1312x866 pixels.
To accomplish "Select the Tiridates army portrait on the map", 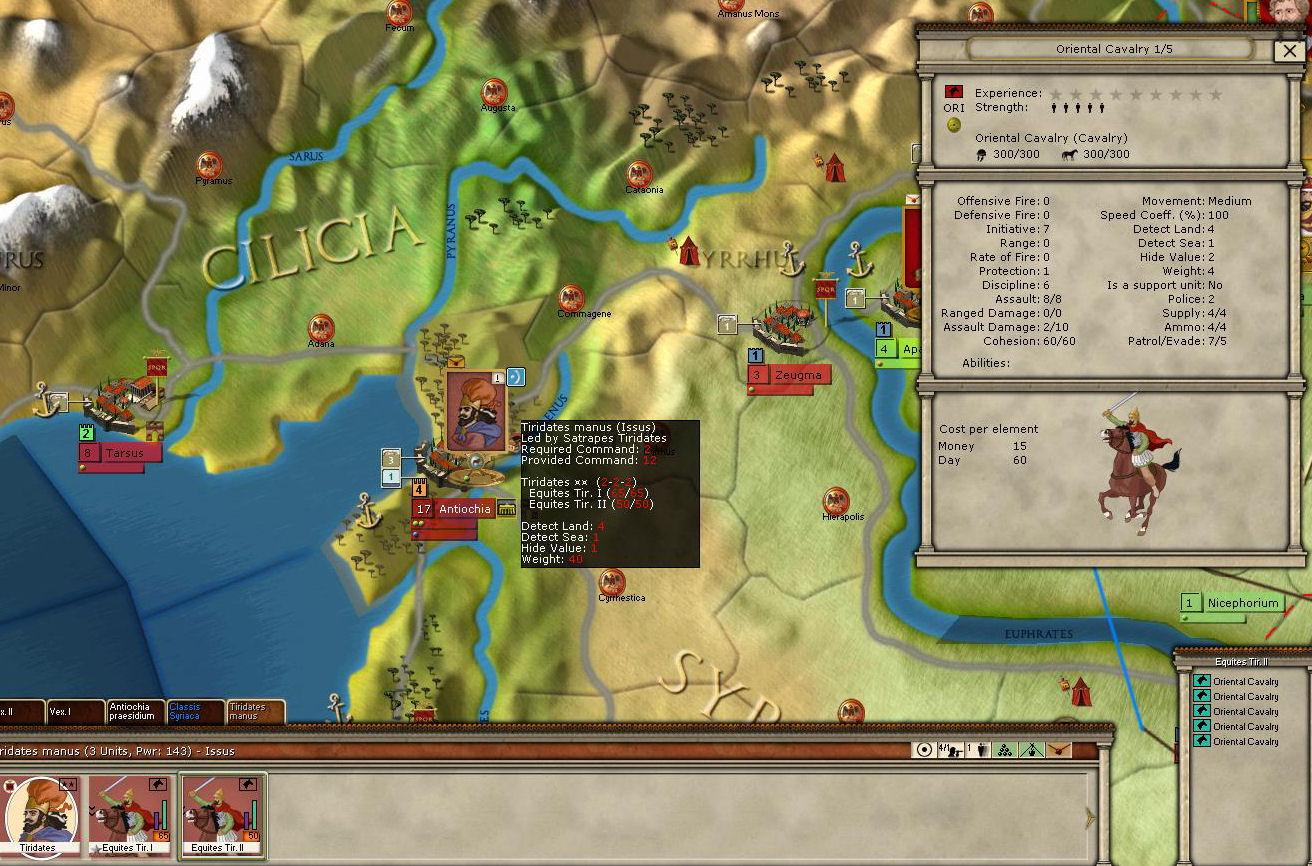I will [x=475, y=411].
